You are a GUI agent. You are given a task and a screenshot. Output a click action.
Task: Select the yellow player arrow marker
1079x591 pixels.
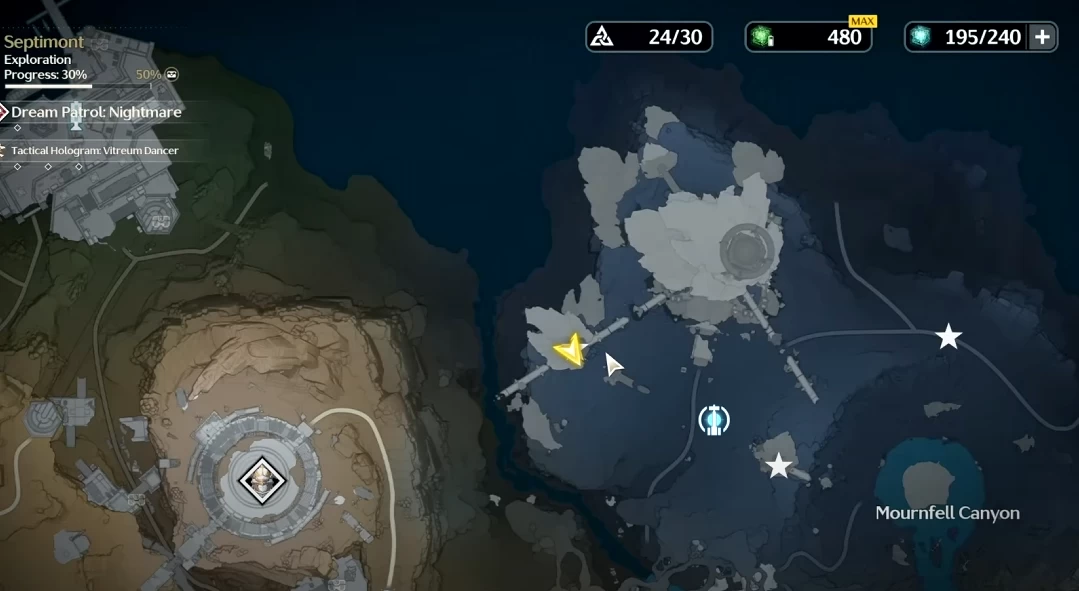(x=570, y=349)
